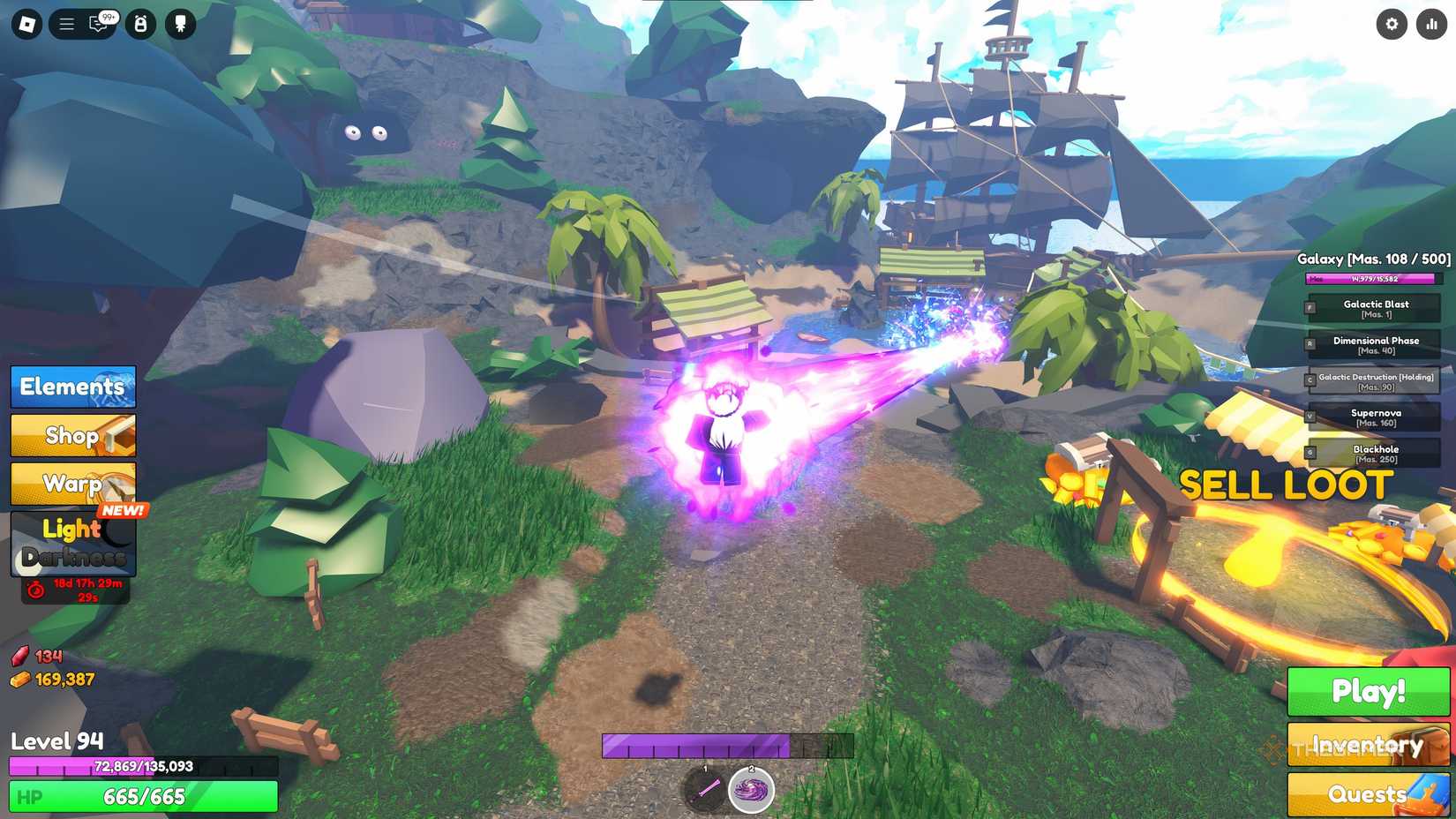This screenshot has width=1456, height=819.
Task: Open the leaderboard stats icon
Action: (1430, 24)
